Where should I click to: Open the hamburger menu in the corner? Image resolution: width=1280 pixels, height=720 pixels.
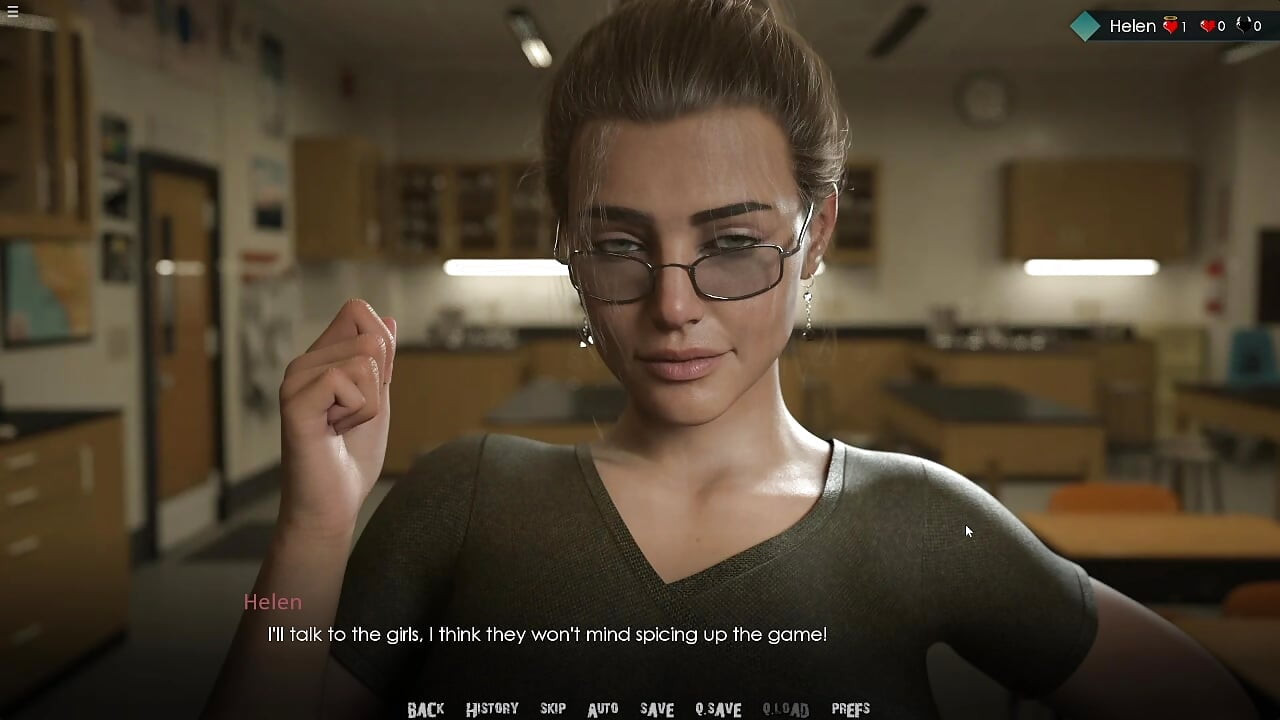[12, 11]
